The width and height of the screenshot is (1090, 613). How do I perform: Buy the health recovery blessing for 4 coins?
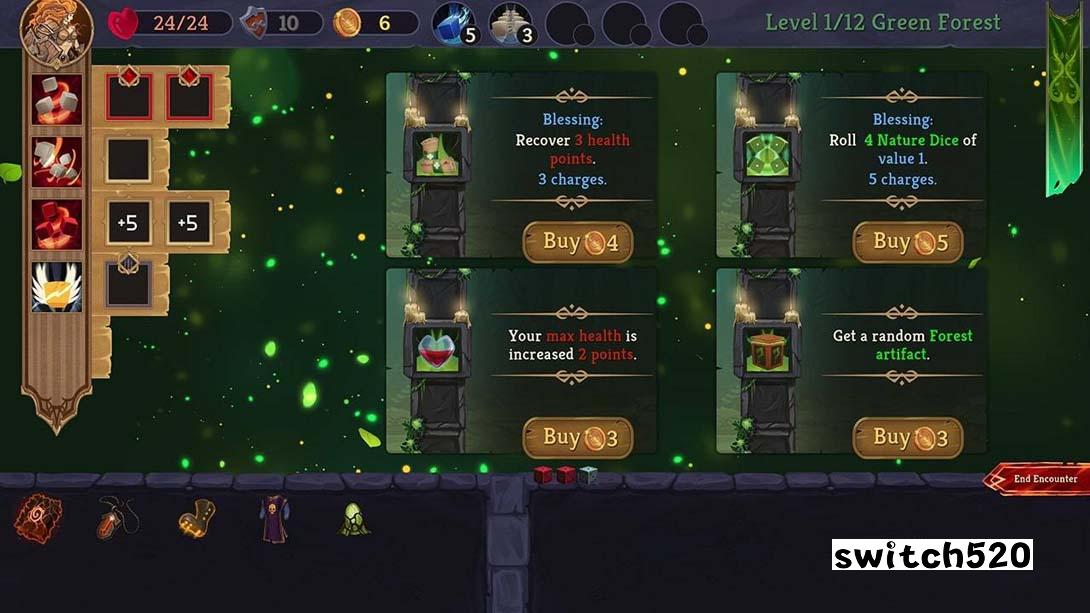coord(577,242)
